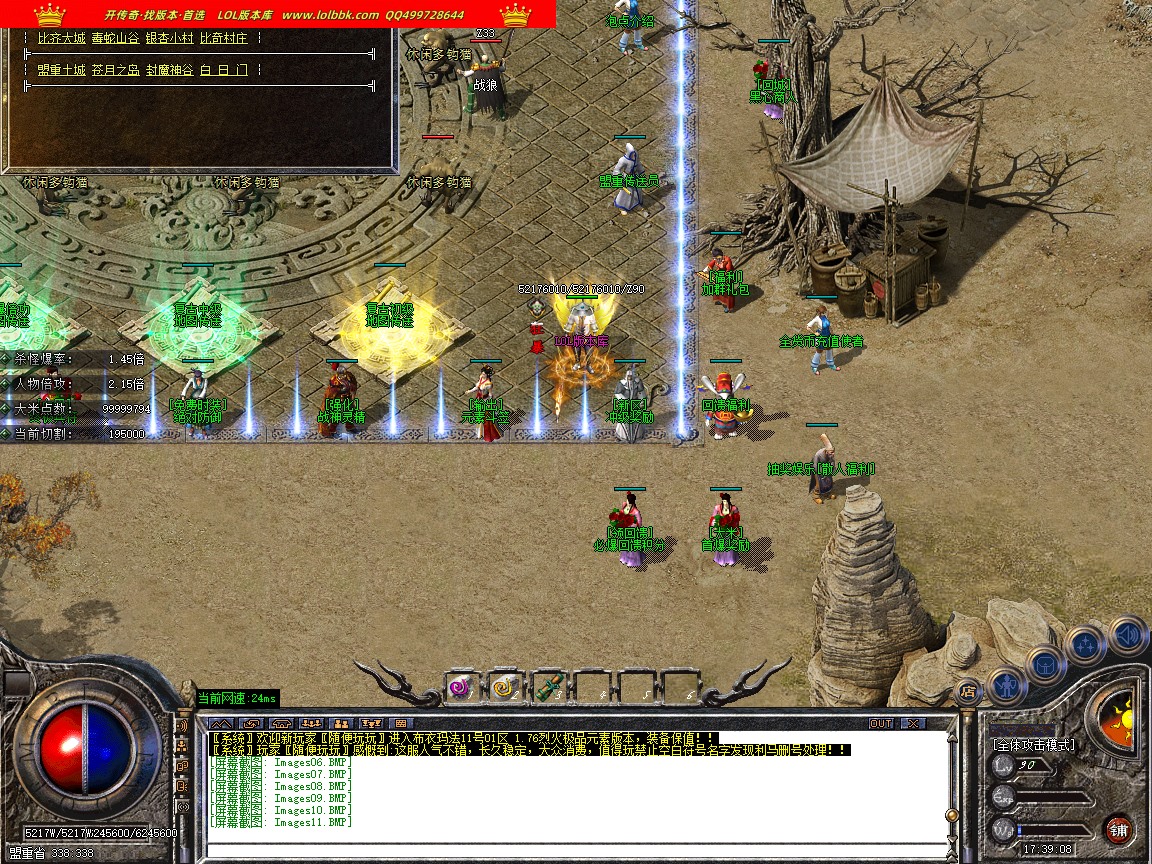Toggle sound with the speaker icon
The image size is (1152, 864).
pyautogui.click(x=1127, y=634)
